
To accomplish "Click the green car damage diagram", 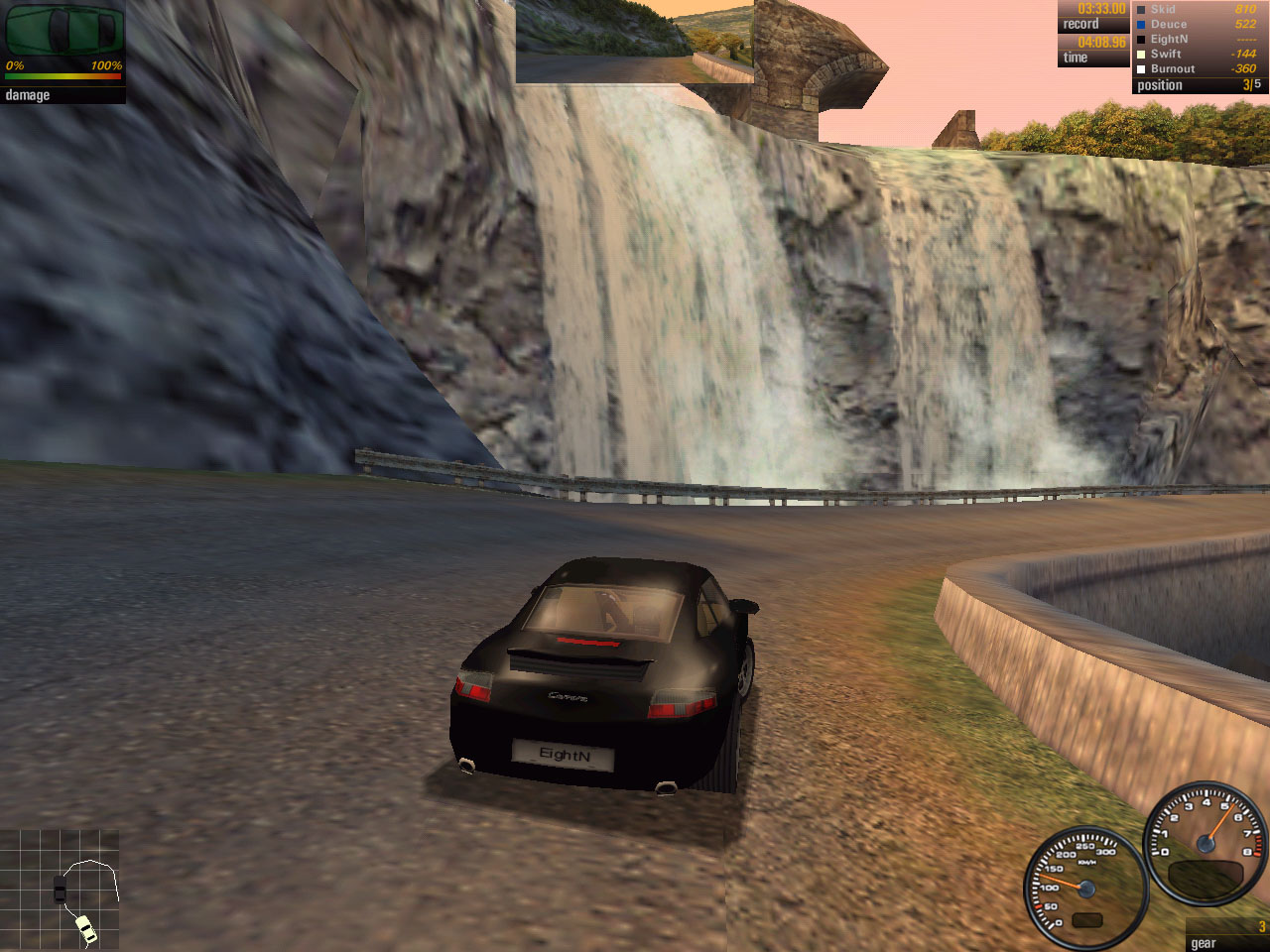I will (x=63, y=30).
